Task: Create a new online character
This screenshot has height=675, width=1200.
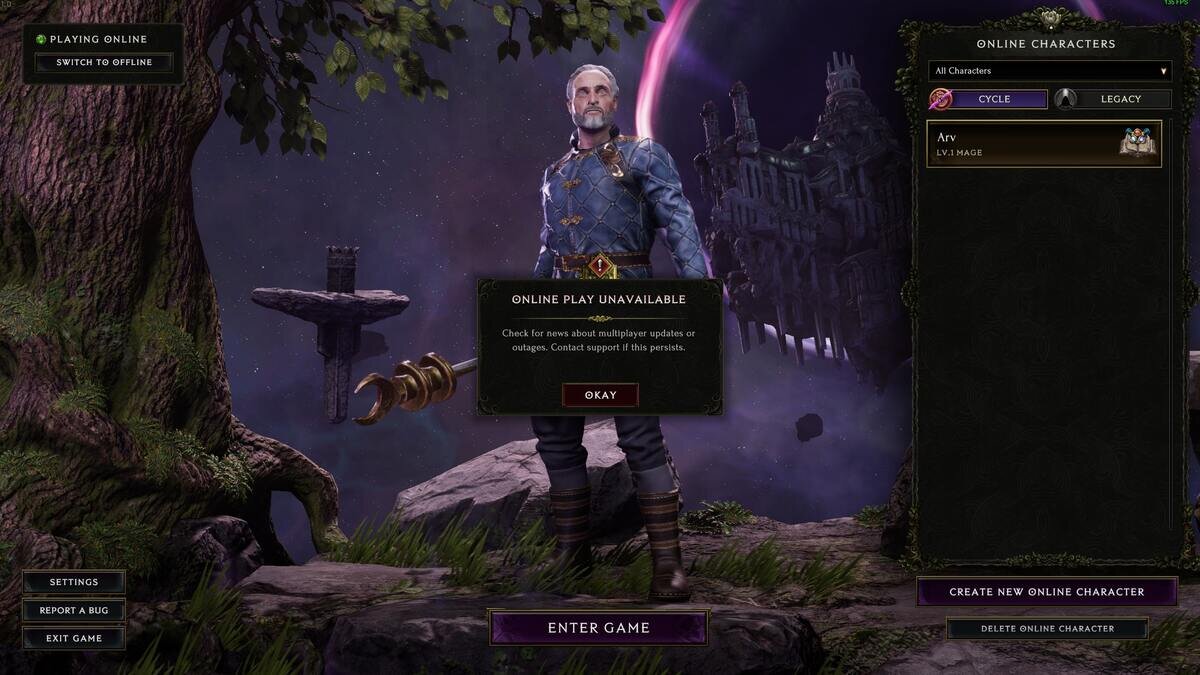Action: [1046, 592]
